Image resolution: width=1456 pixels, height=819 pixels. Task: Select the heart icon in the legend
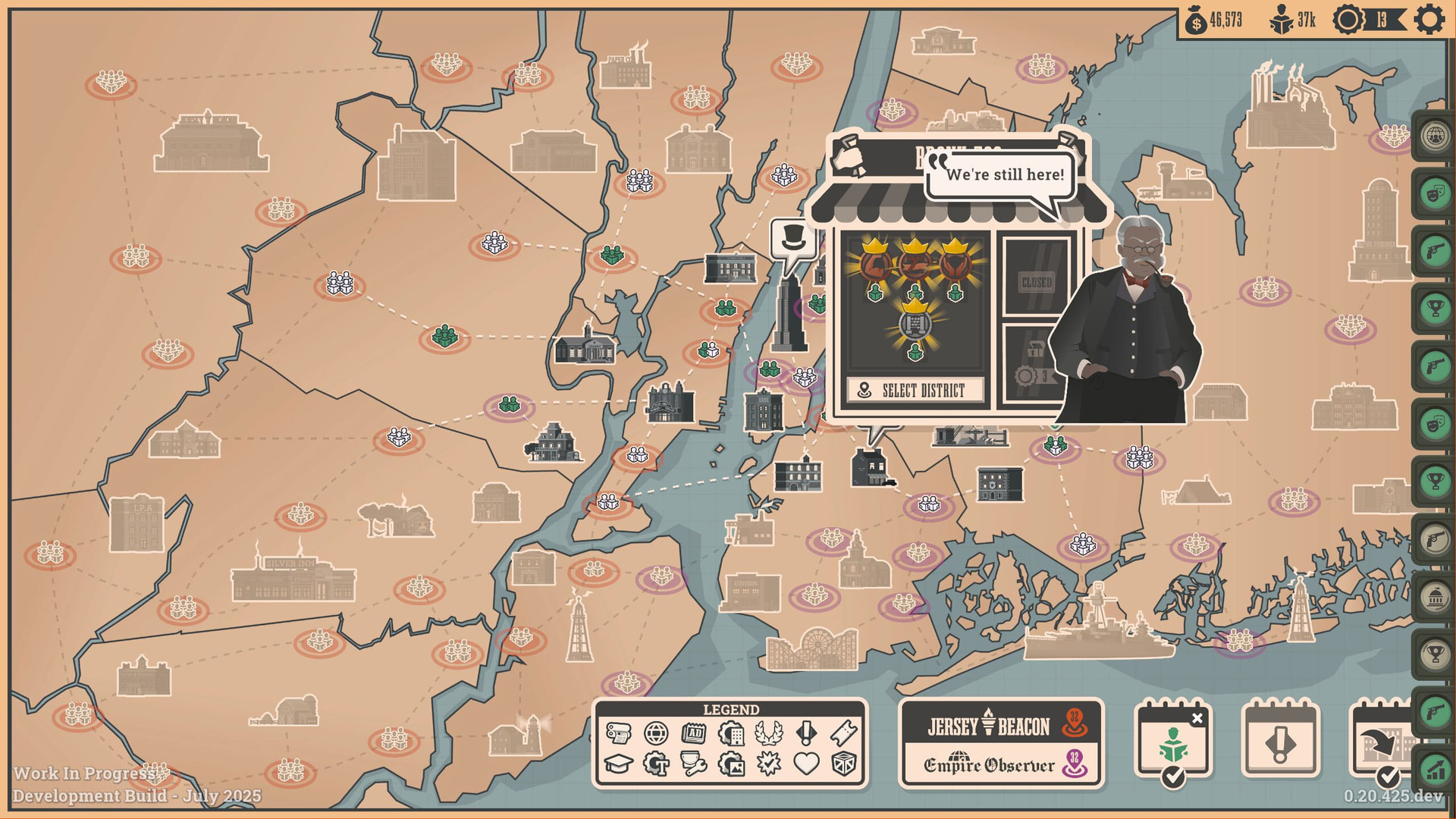point(806,764)
